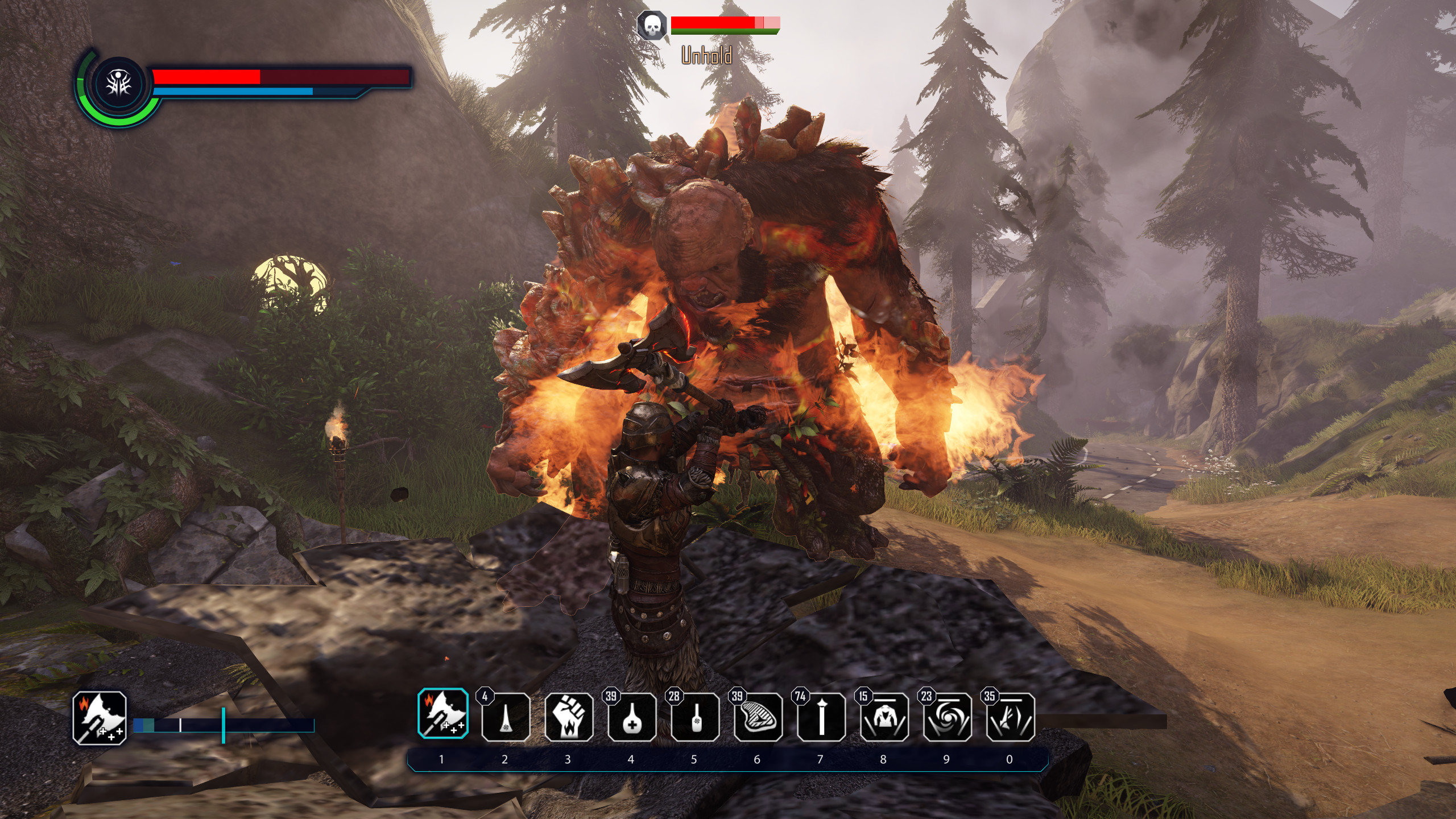Eat the raw meat steak item
This screenshot has height=819, width=1456.
pos(758,717)
